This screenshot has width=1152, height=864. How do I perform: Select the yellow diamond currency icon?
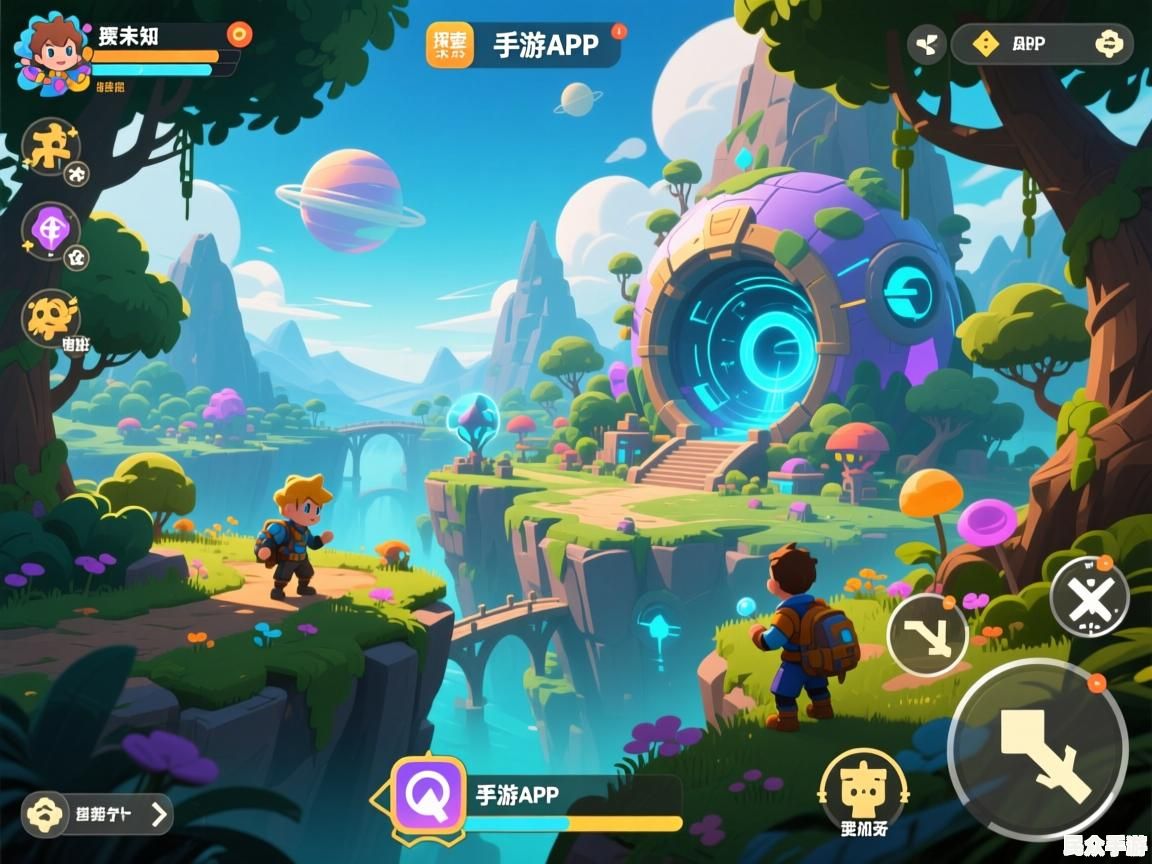tap(986, 44)
